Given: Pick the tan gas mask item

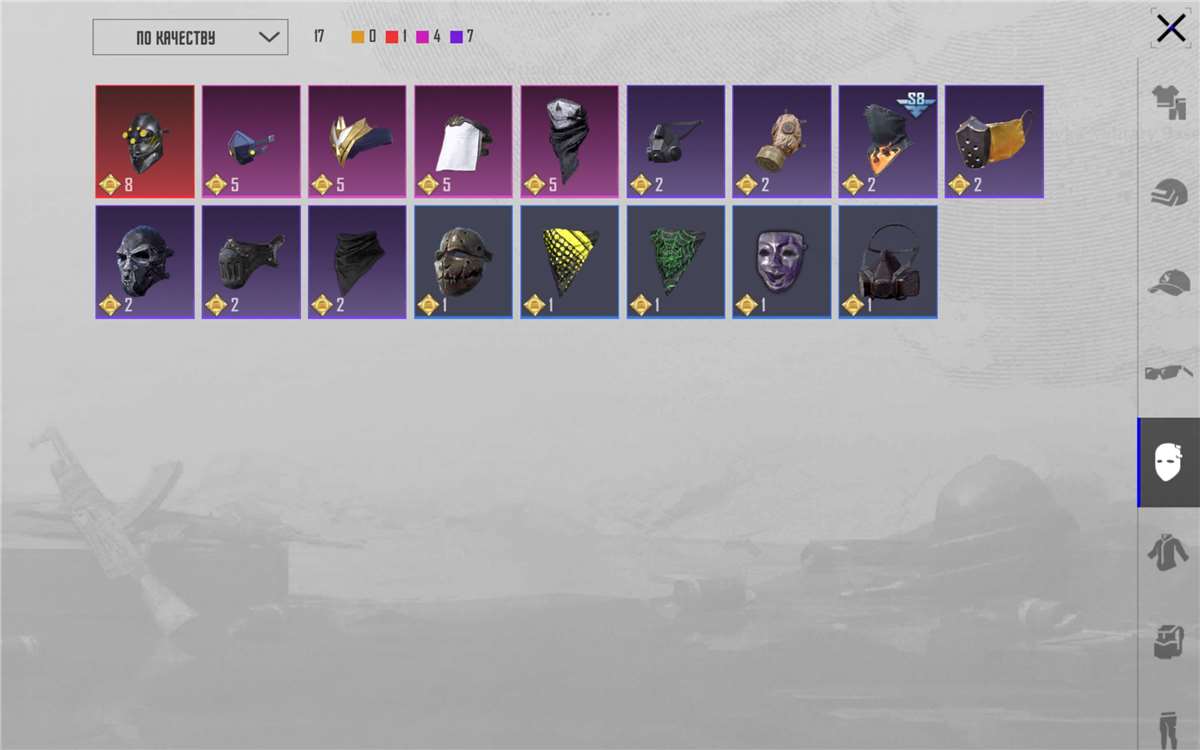Looking at the screenshot, I should click(x=781, y=141).
